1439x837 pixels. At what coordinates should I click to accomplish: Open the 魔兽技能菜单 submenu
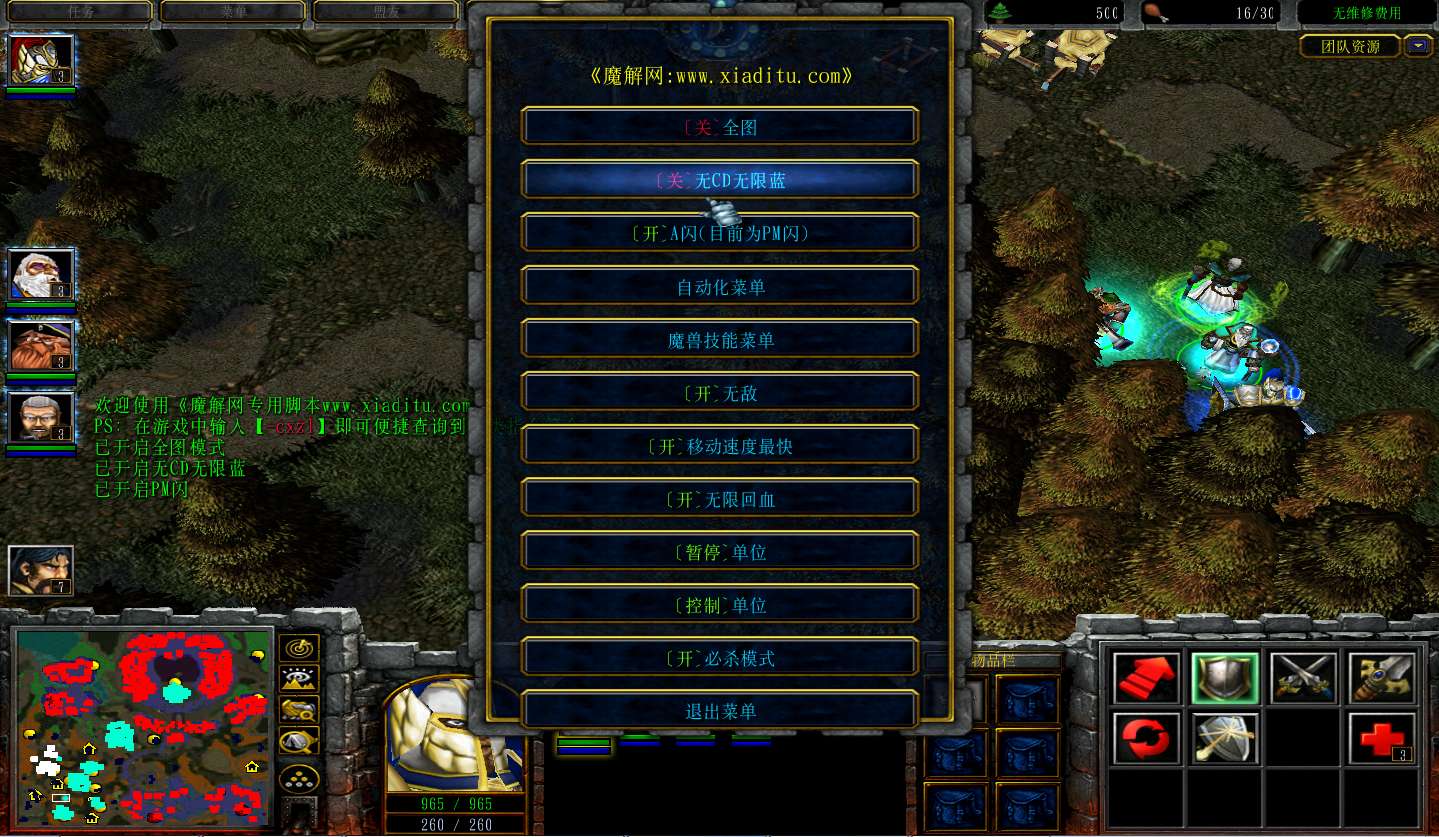[719, 340]
